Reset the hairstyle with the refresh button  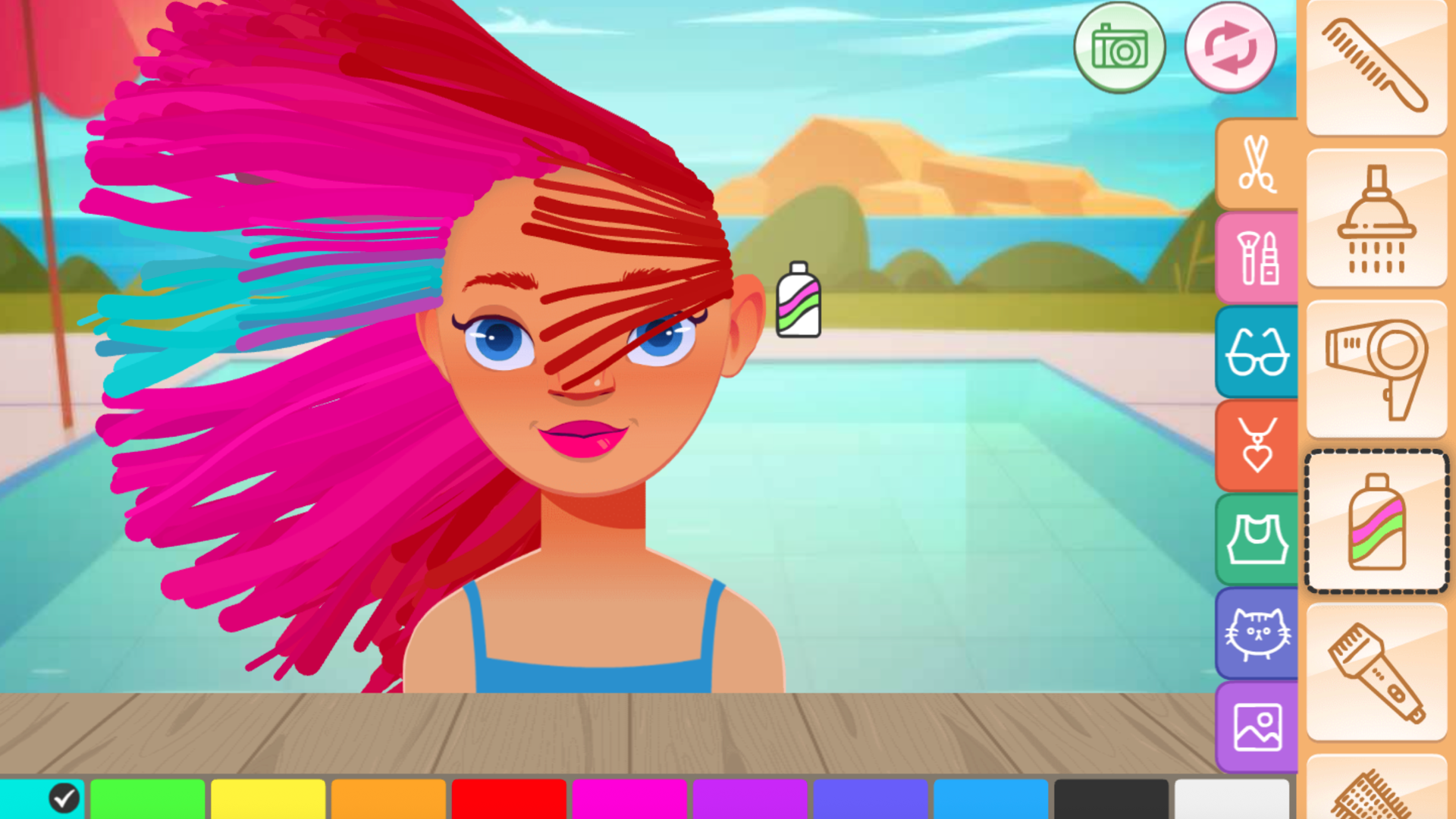1230,47
